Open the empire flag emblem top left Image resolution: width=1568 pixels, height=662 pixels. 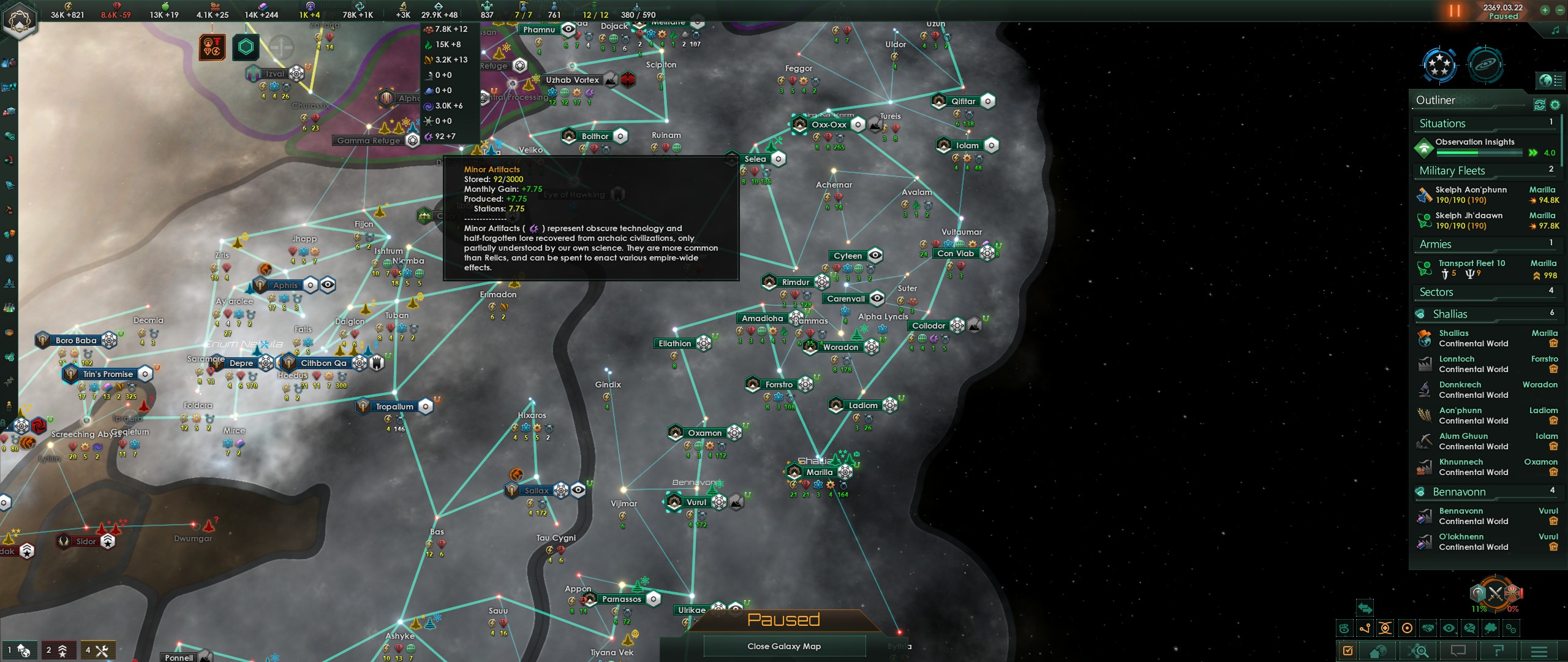tap(20, 20)
